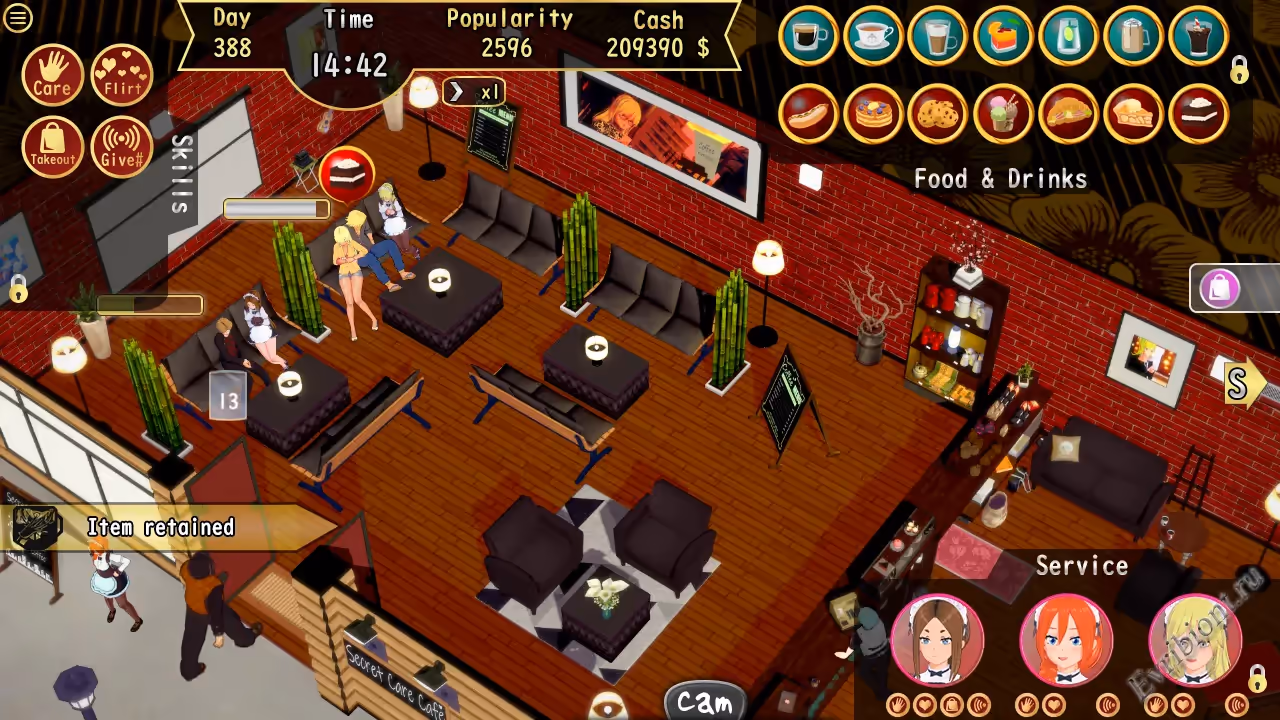
Task: Select the cola with straw drink
Action: coord(1198,37)
